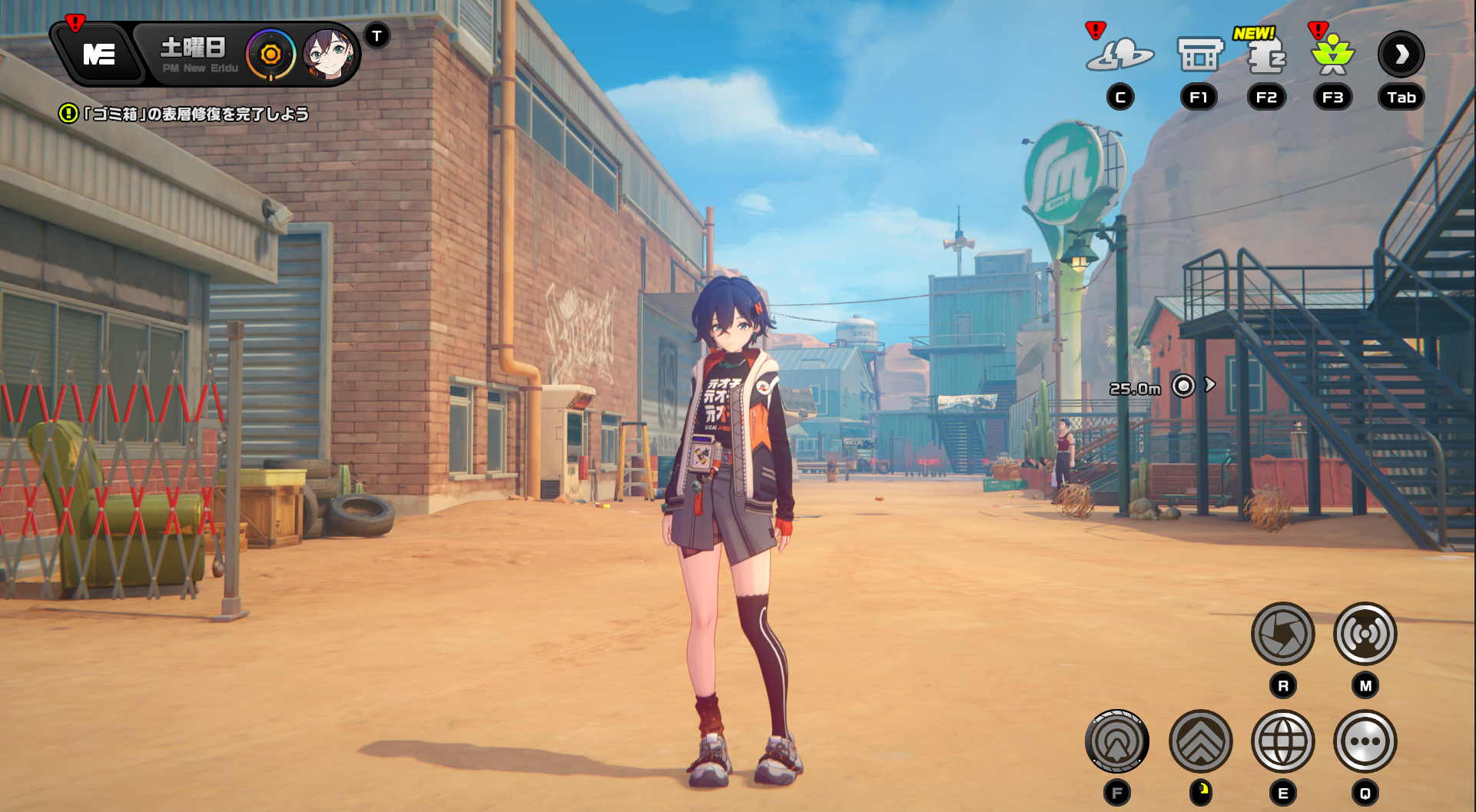Open the NEW sleeping figure icon

point(1265,57)
